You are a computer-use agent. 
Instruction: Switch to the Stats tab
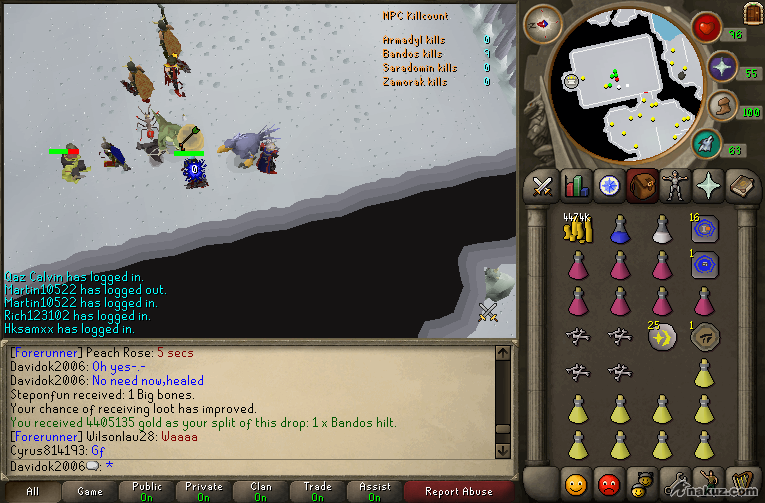click(575, 186)
